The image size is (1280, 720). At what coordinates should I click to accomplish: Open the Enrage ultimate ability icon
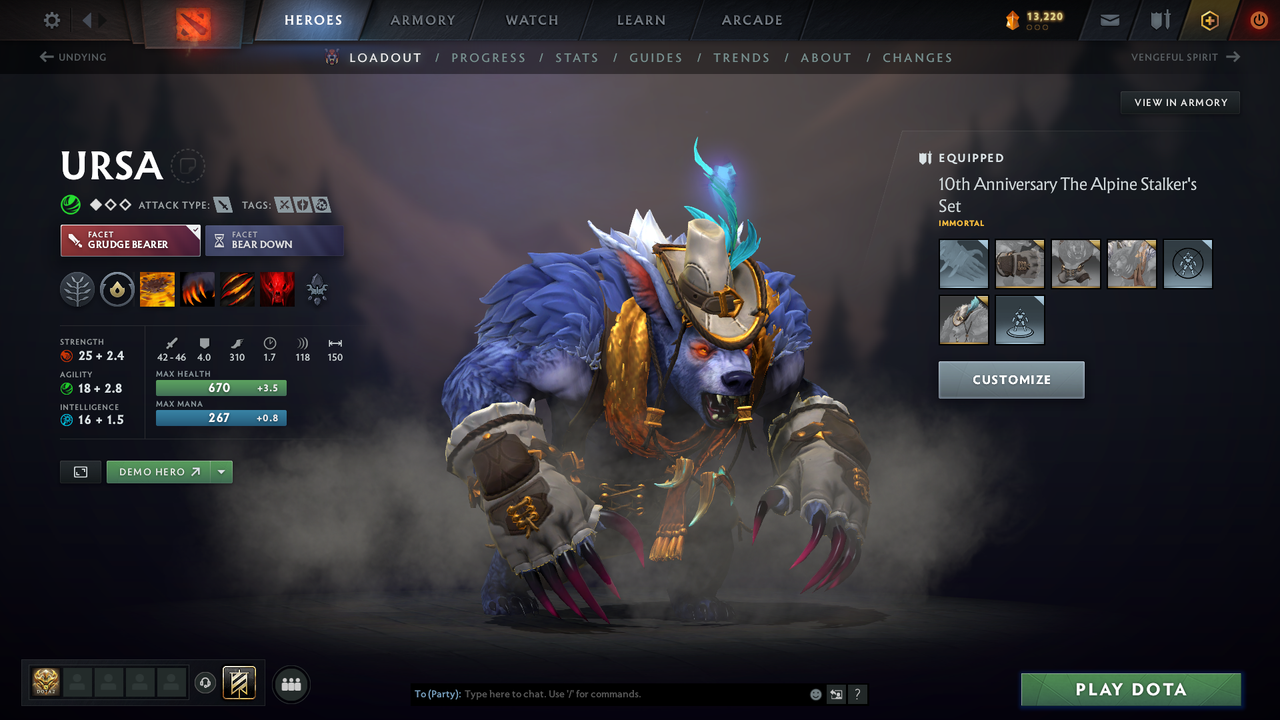[277, 289]
